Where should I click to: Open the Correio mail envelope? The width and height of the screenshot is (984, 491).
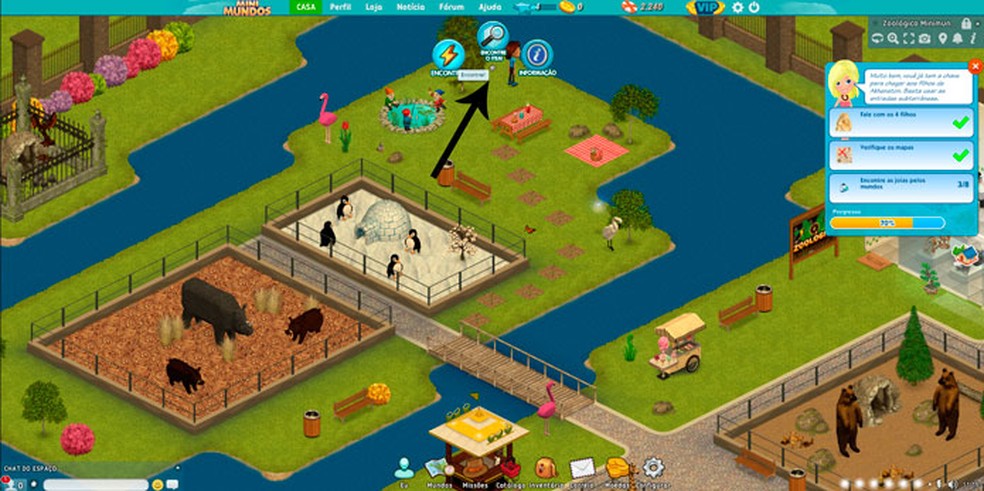(582, 468)
